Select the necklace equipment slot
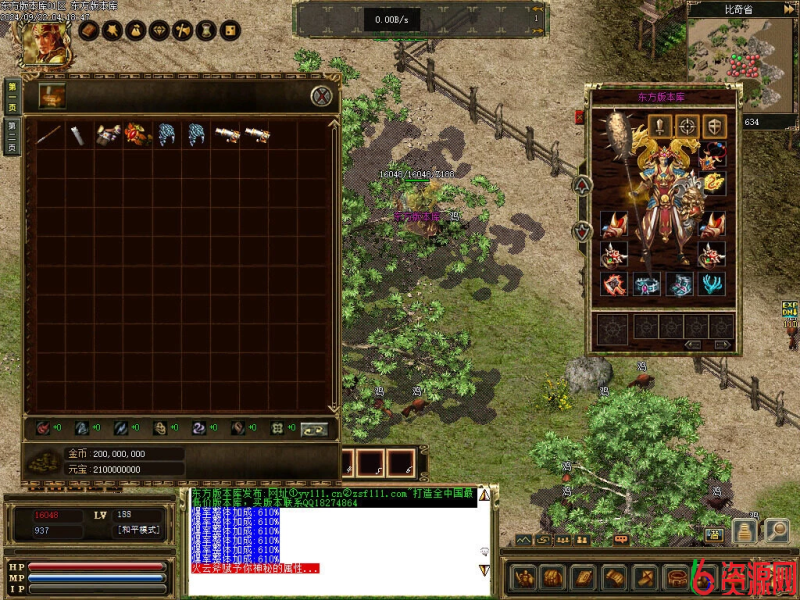The height and width of the screenshot is (600, 800). pyautogui.click(x=712, y=154)
